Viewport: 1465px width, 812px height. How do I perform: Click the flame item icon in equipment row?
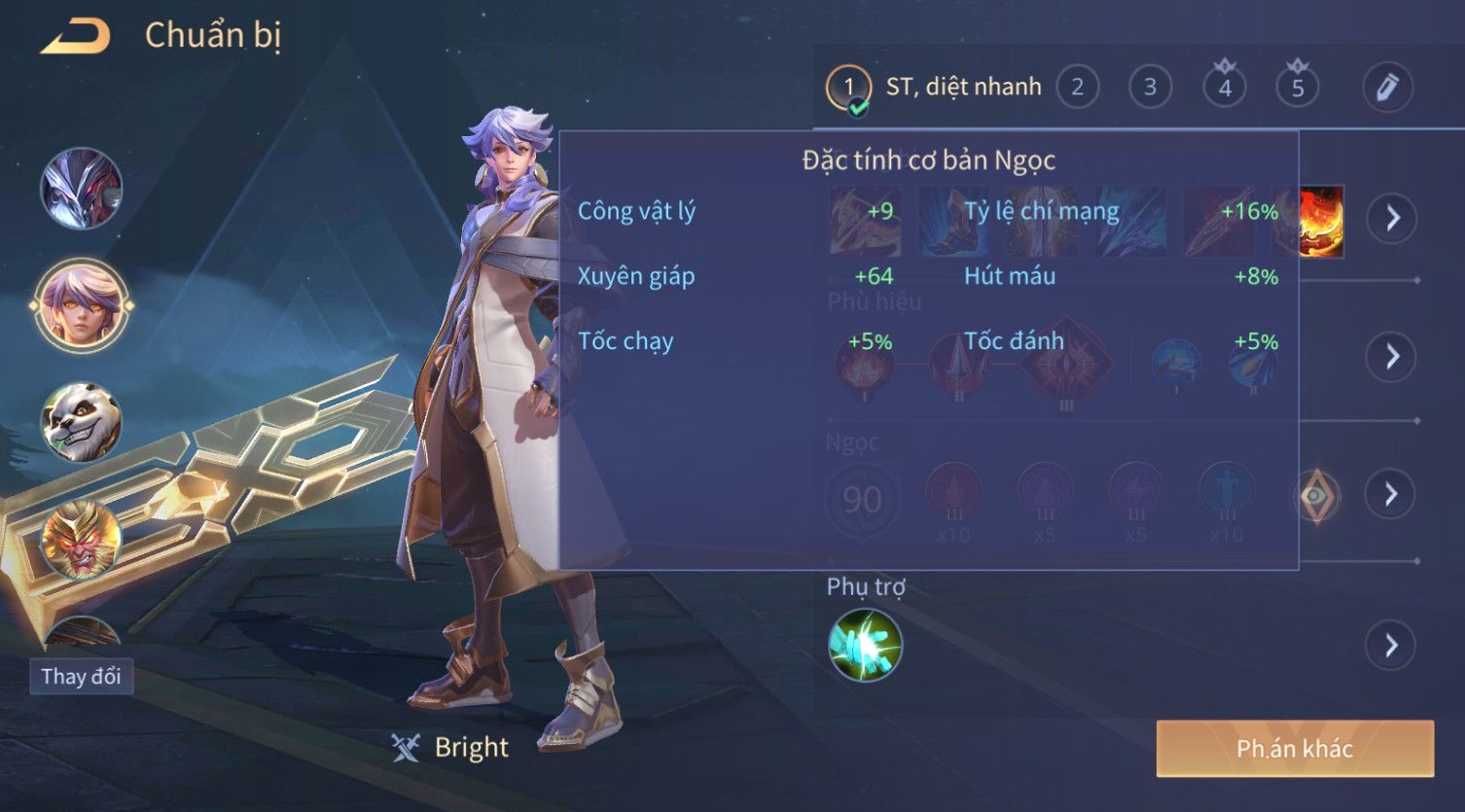click(1322, 222)
